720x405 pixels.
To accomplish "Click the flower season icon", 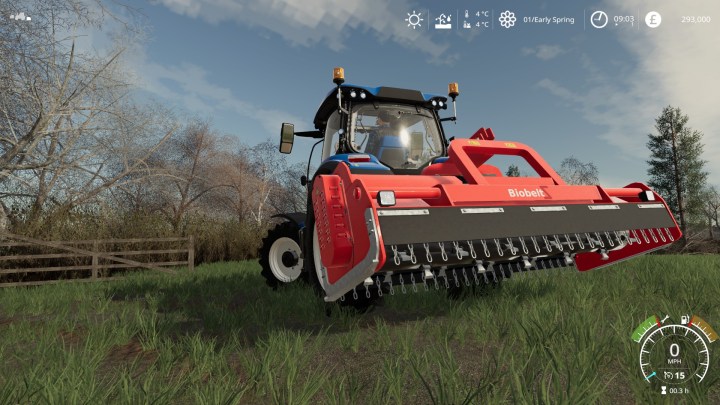I will click(507, 19).
